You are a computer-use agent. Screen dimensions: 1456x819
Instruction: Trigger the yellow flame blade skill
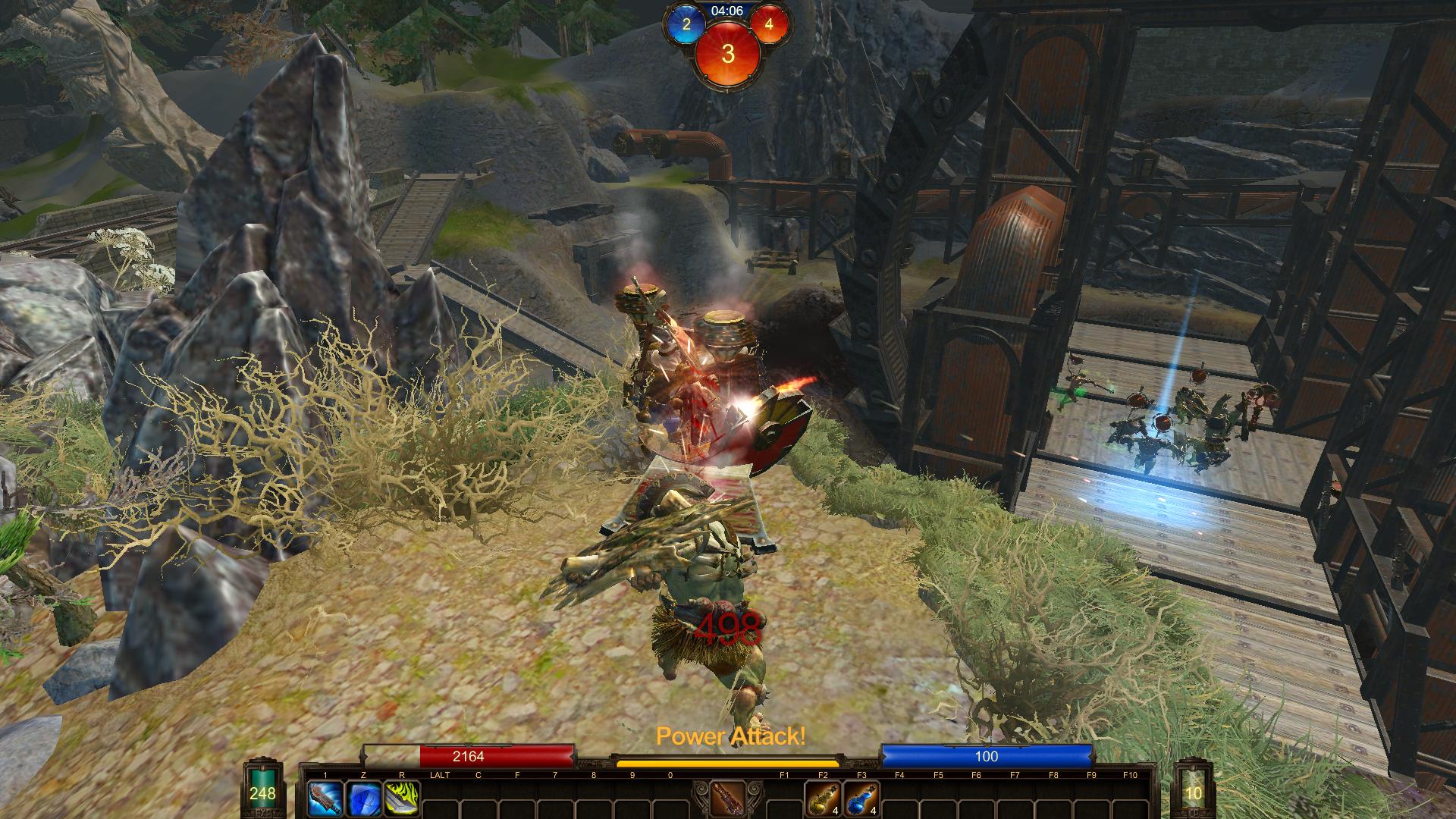402,799
